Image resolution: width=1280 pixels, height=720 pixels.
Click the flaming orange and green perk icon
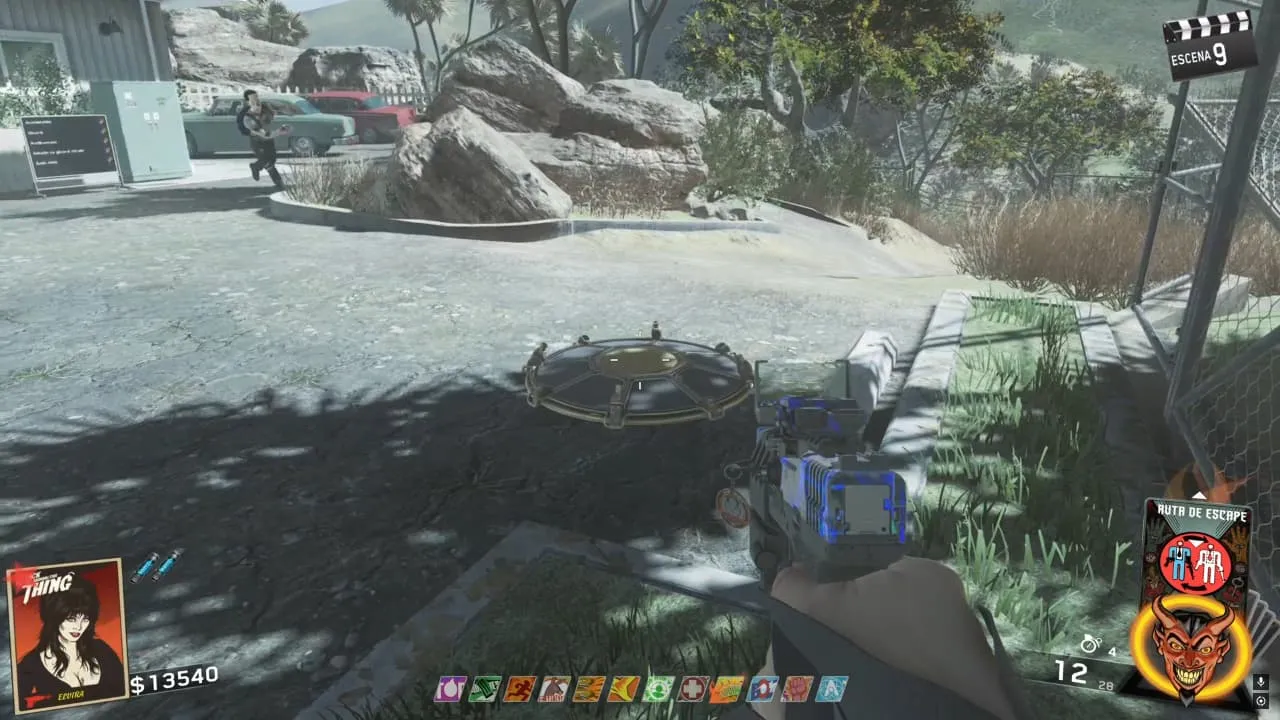[727, 688]
